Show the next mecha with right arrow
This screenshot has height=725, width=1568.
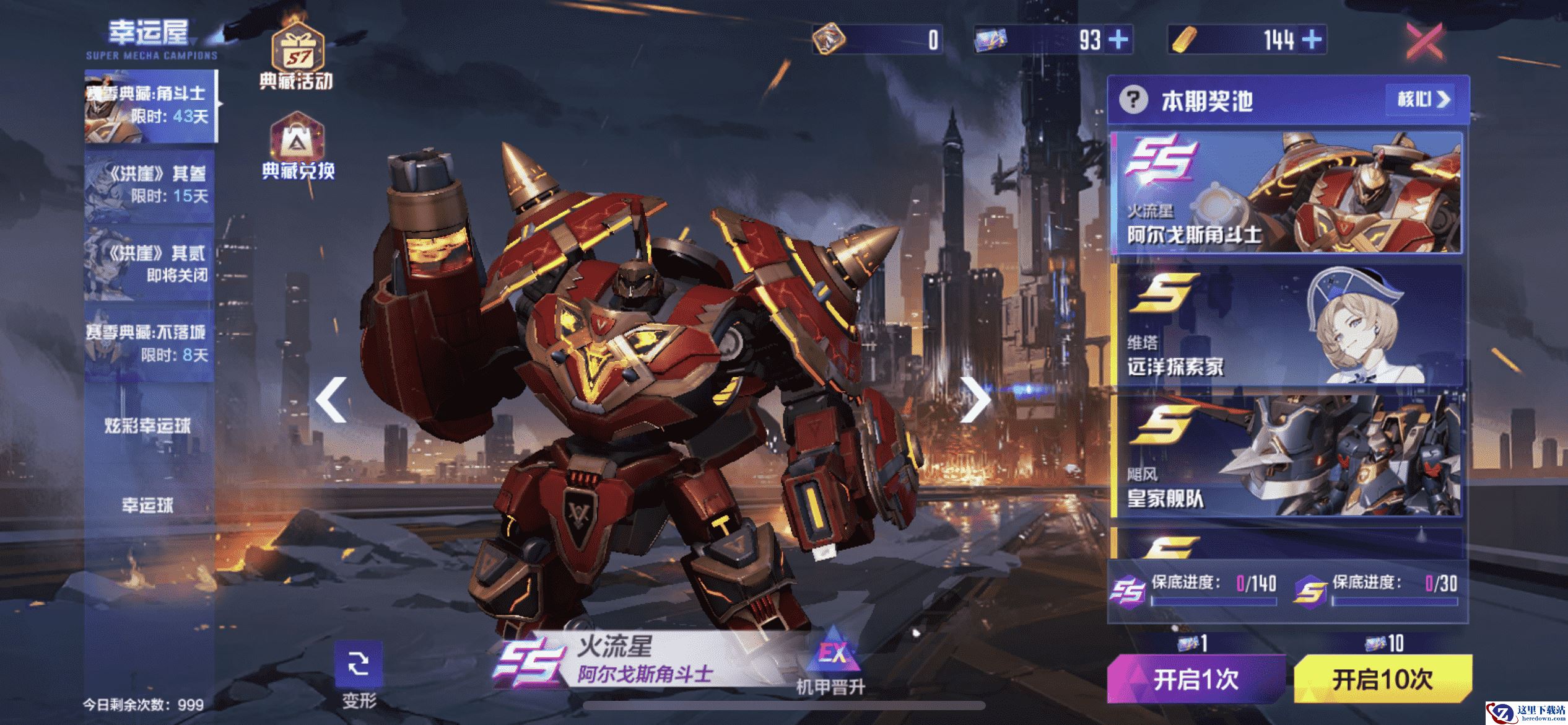coord(975,400)
